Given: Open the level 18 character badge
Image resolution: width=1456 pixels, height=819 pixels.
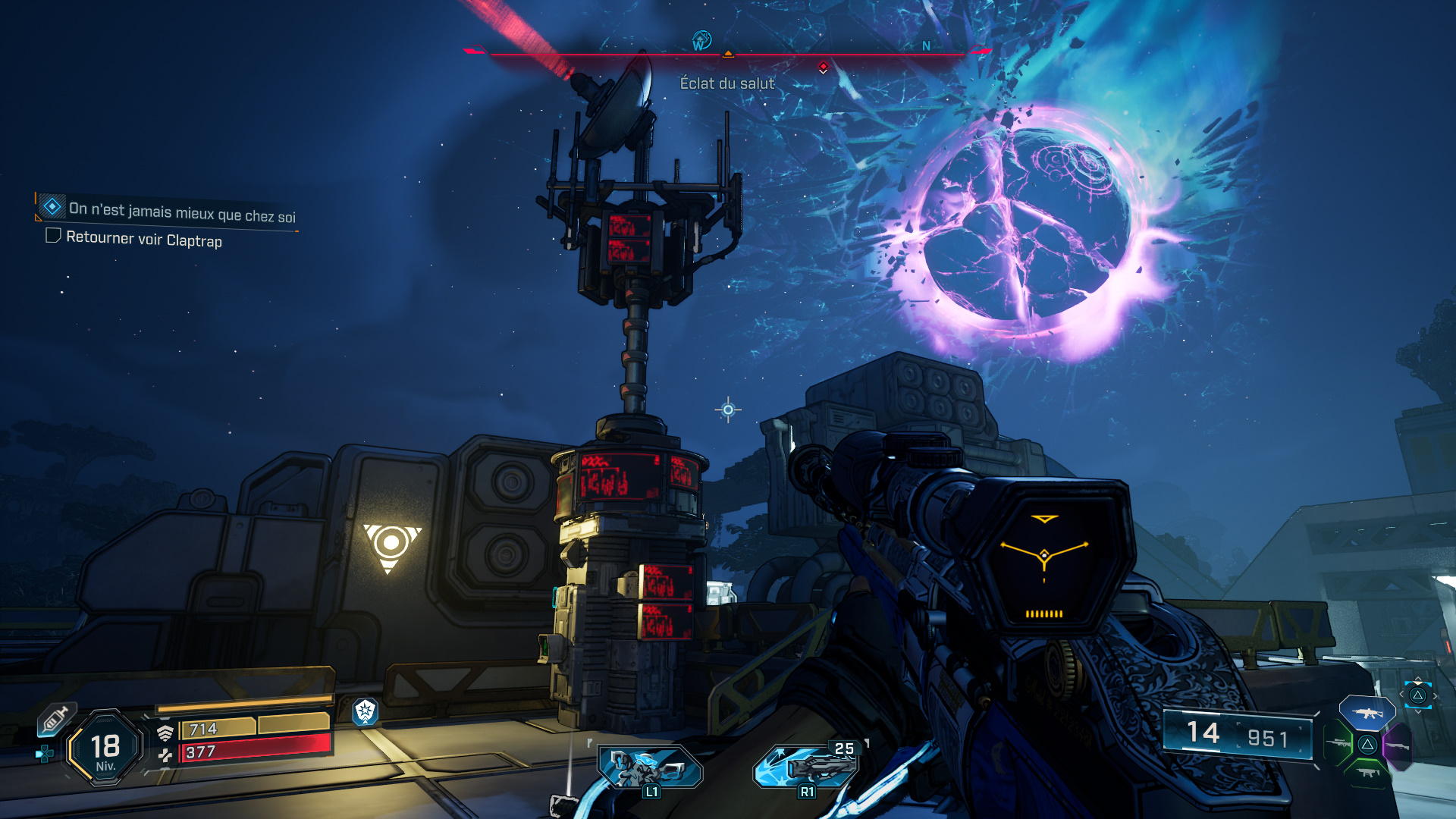Looking at the screenshot, I should (105, 748).
